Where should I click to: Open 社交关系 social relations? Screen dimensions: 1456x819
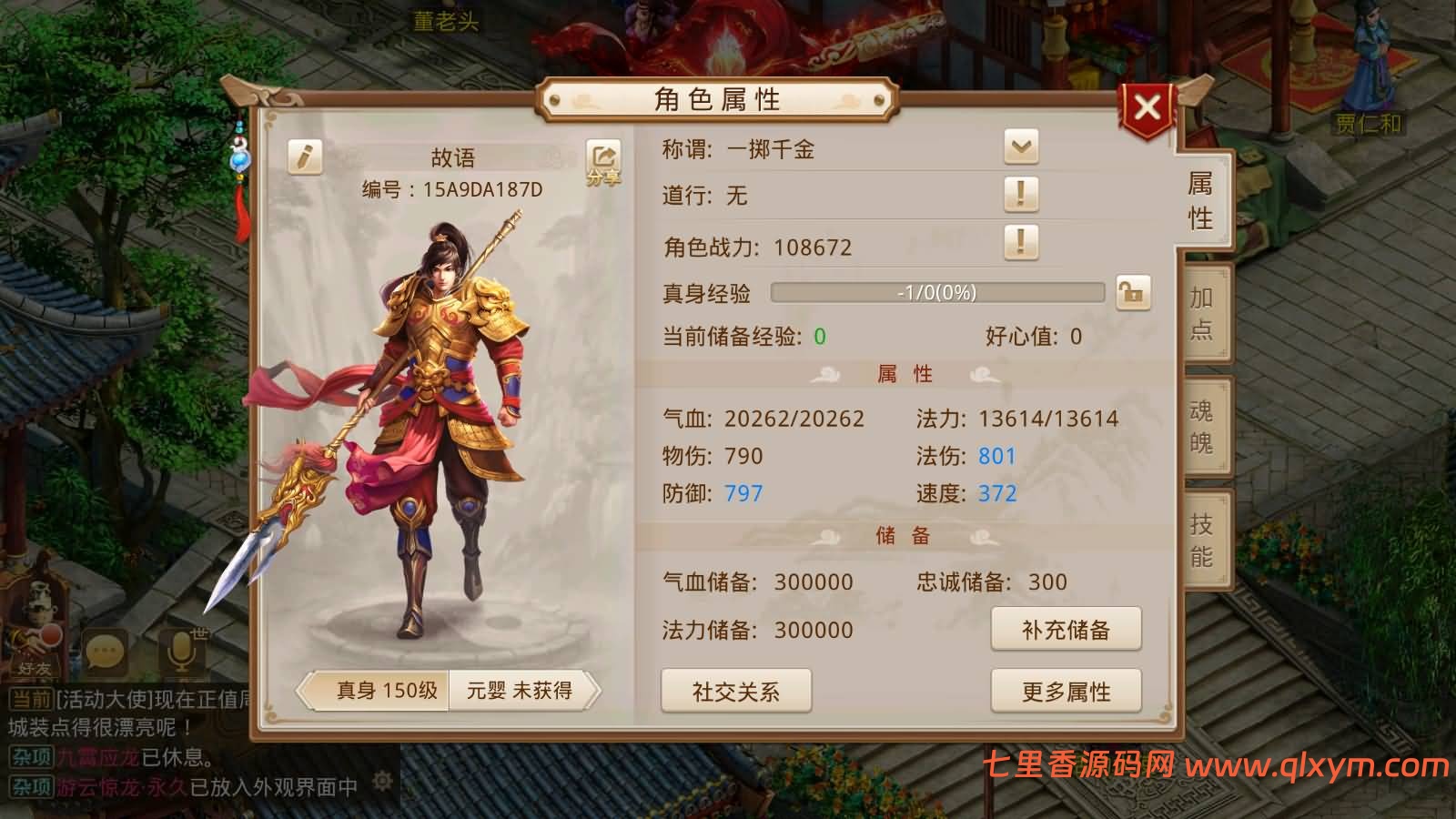tap(737, 692)
